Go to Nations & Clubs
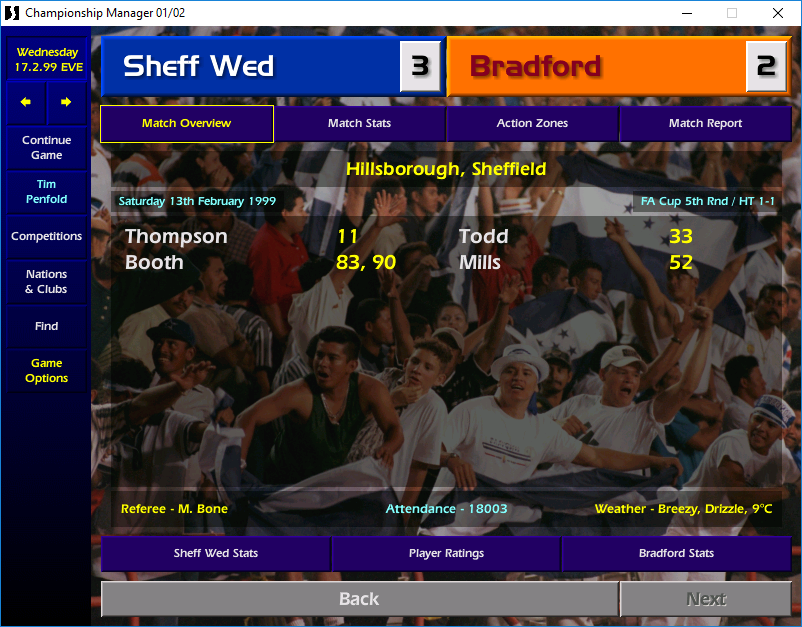The image size is (802, 627). pyautogui.click(x=46, y=282)
